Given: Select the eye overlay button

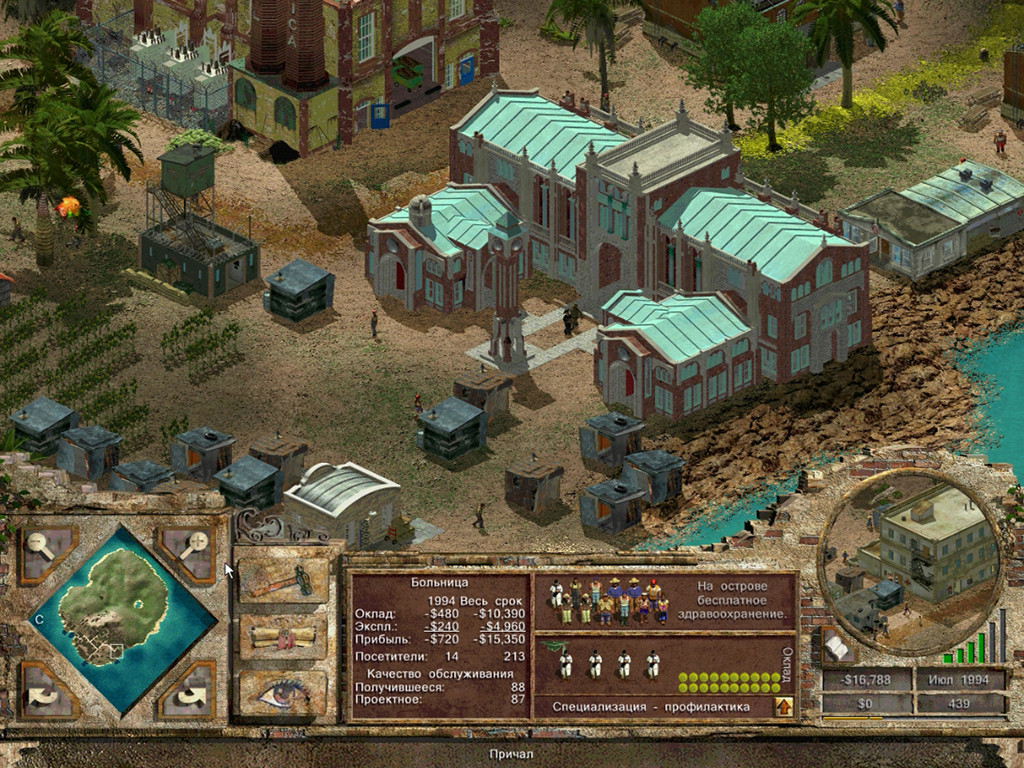Looking at the screenshot, I should pos(283,693).
